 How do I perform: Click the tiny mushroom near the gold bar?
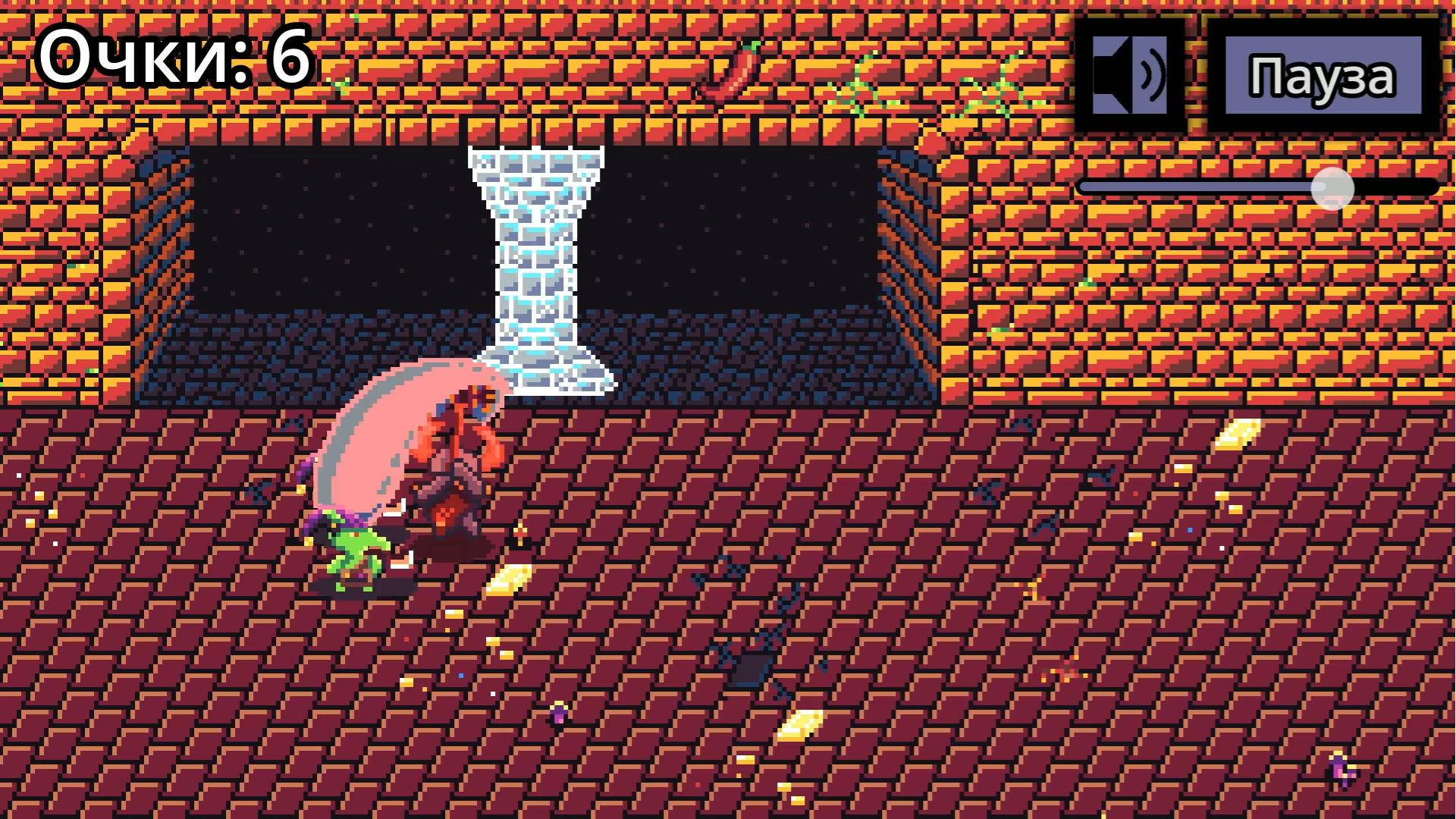click(519, 532)
